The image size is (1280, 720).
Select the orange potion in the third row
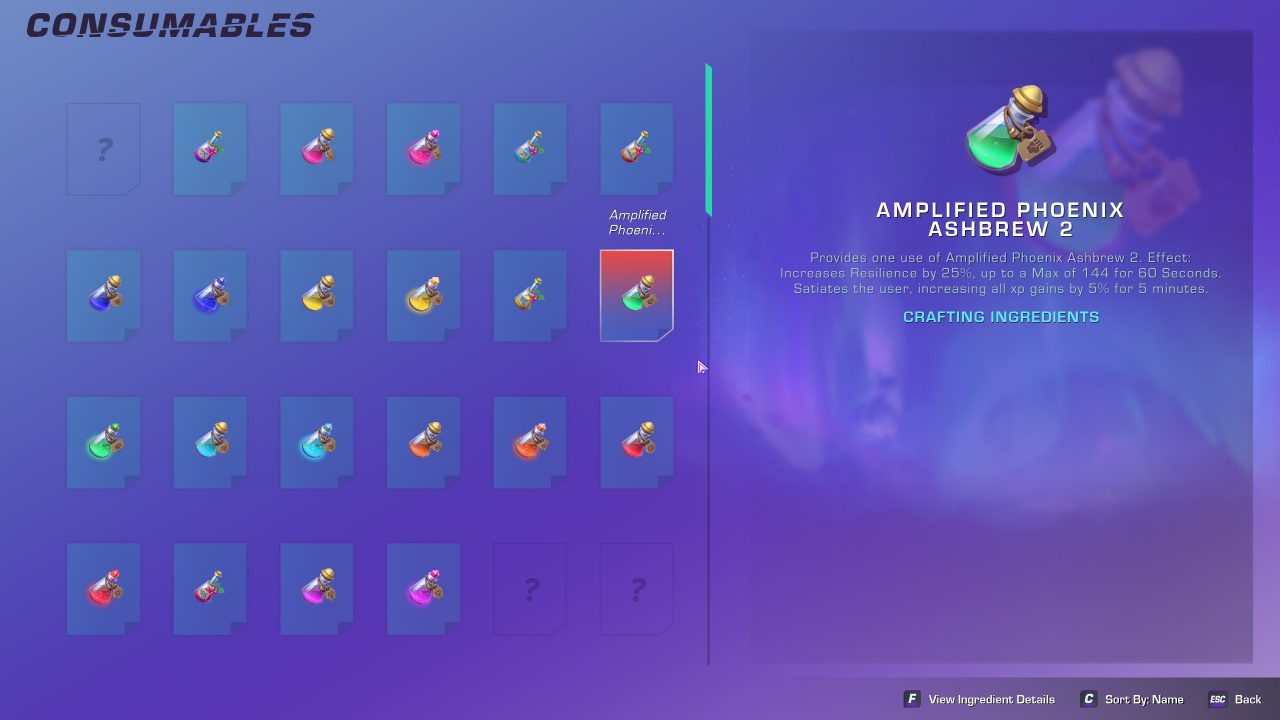[423, 441]
